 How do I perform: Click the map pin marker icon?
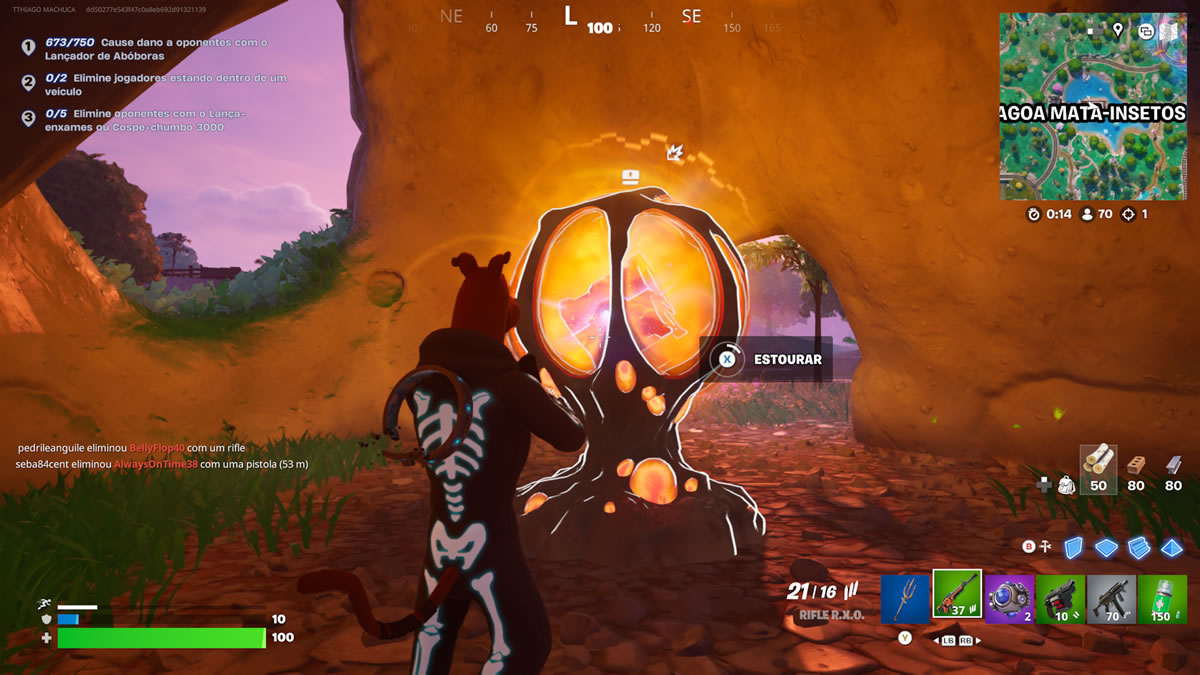click(1118, 30)
